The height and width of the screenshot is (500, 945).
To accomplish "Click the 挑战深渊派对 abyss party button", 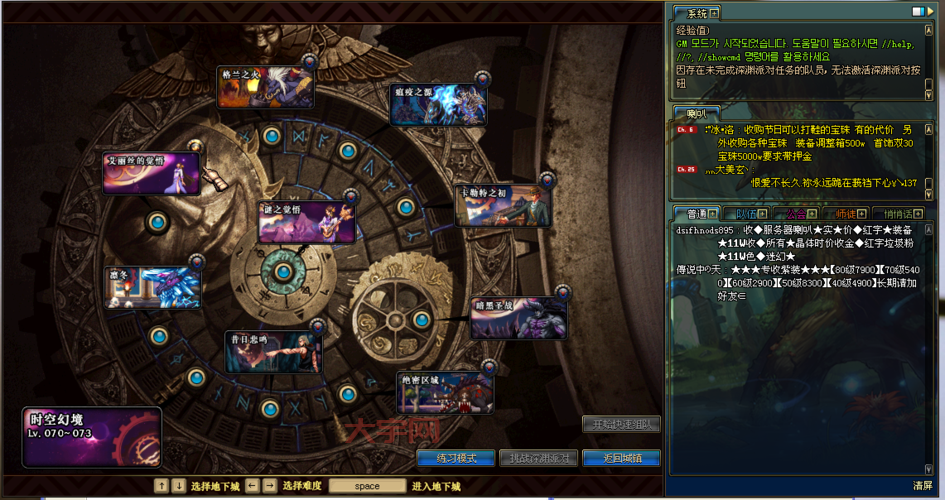I will pos(539,458).
